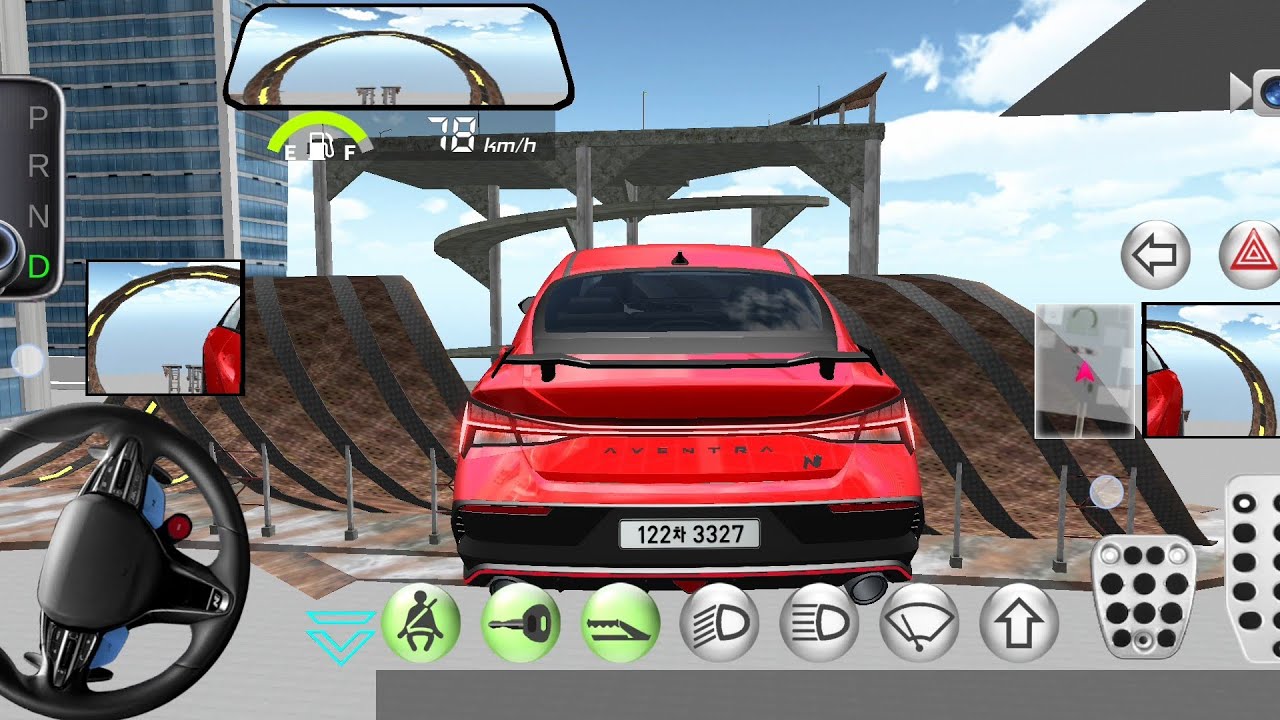Click the green ignition key button
The width and height of the screenshot is (1280, 720).
521,623
